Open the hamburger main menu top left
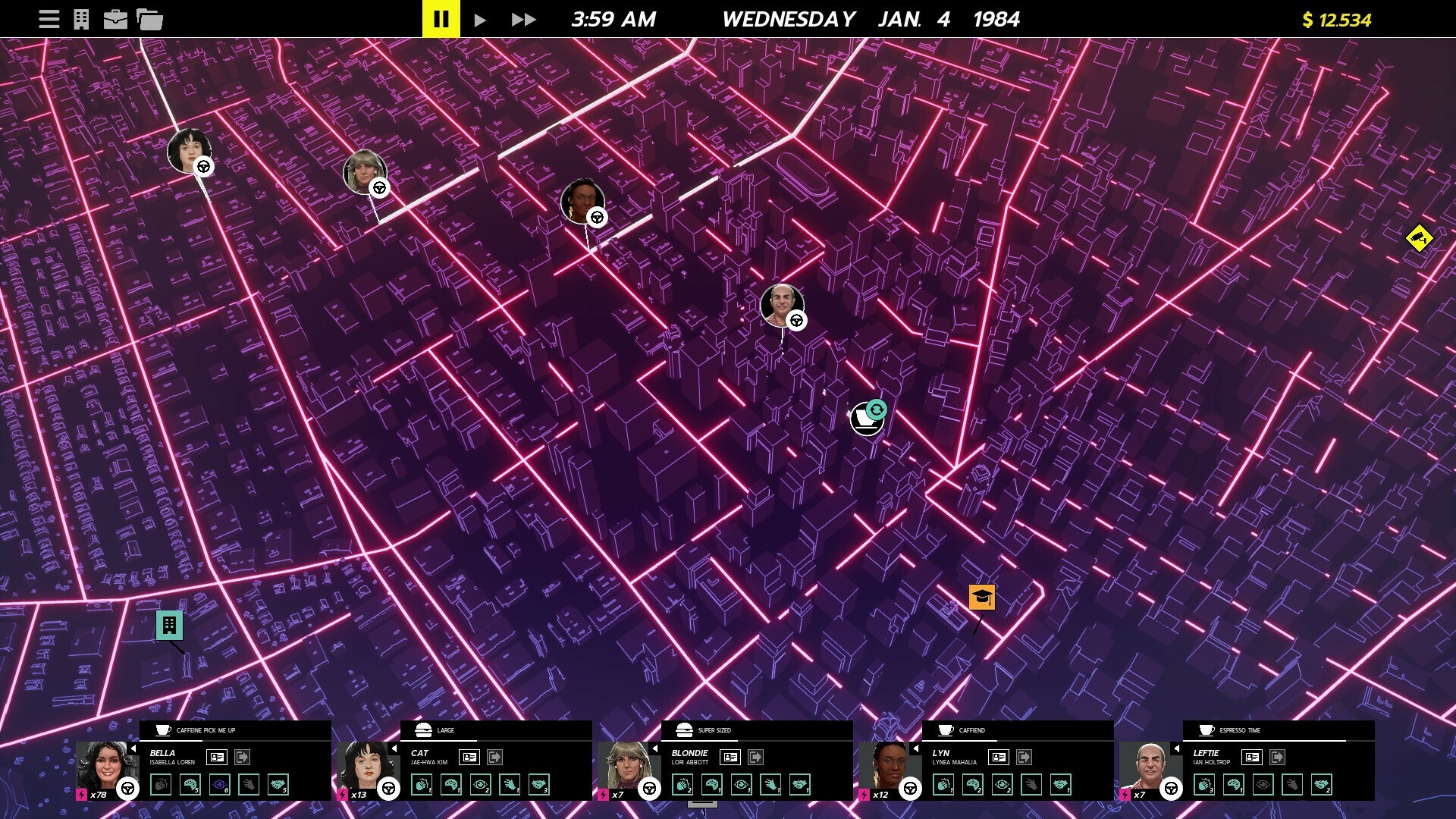 [49, 19]
